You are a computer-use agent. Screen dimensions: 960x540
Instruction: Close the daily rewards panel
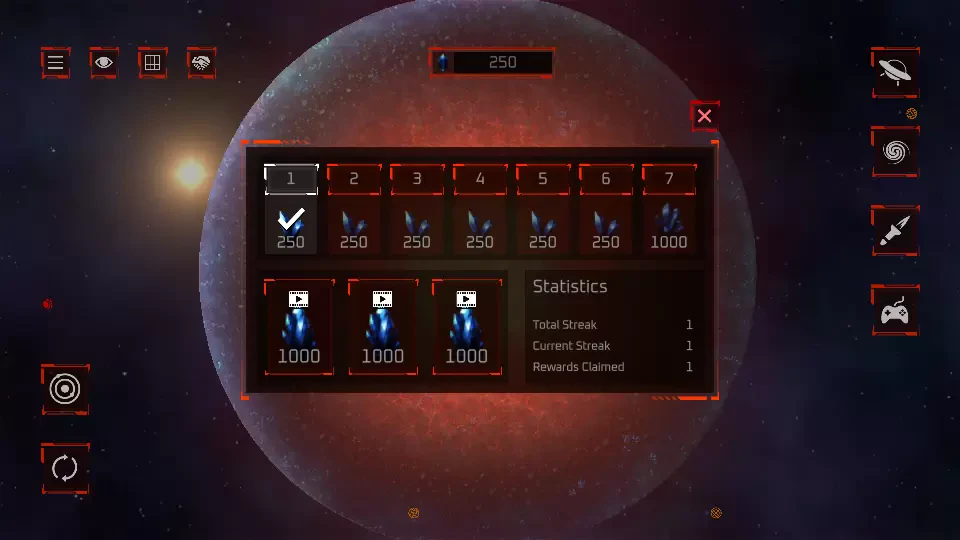pos(705,116)
